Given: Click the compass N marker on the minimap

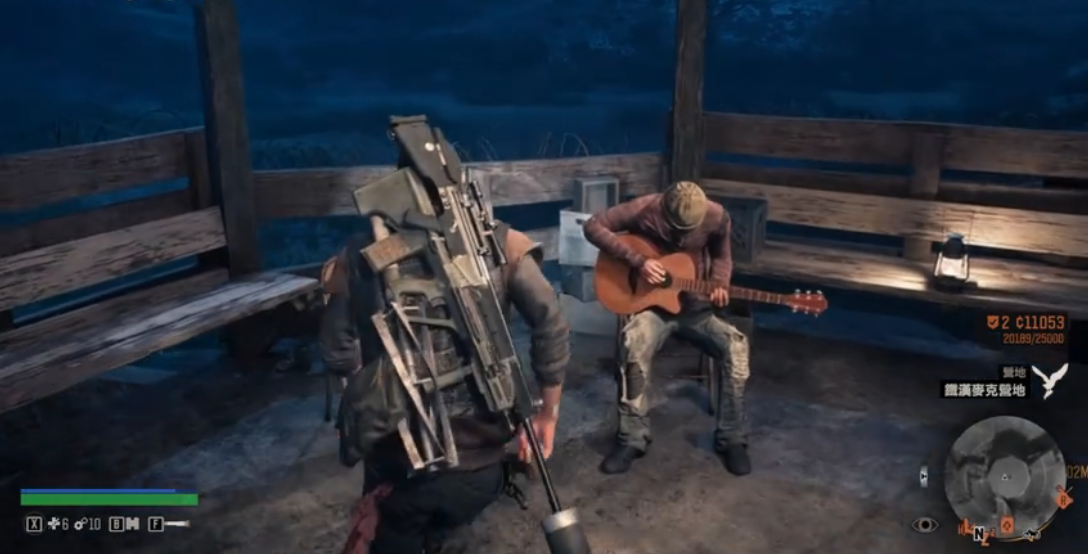Looking at the screenshot, I should (979, 532).
